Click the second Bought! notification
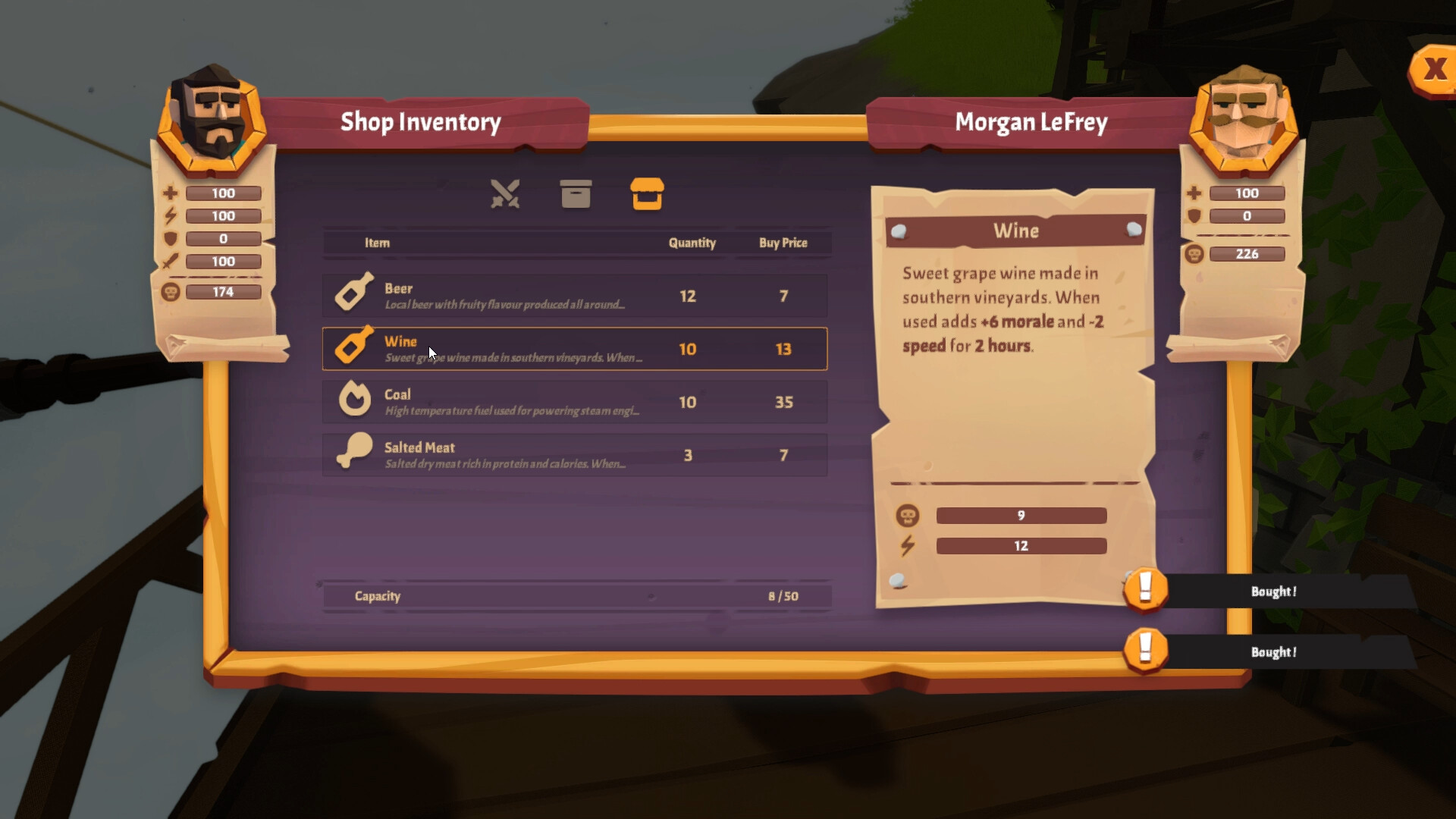 point(1274,651)
